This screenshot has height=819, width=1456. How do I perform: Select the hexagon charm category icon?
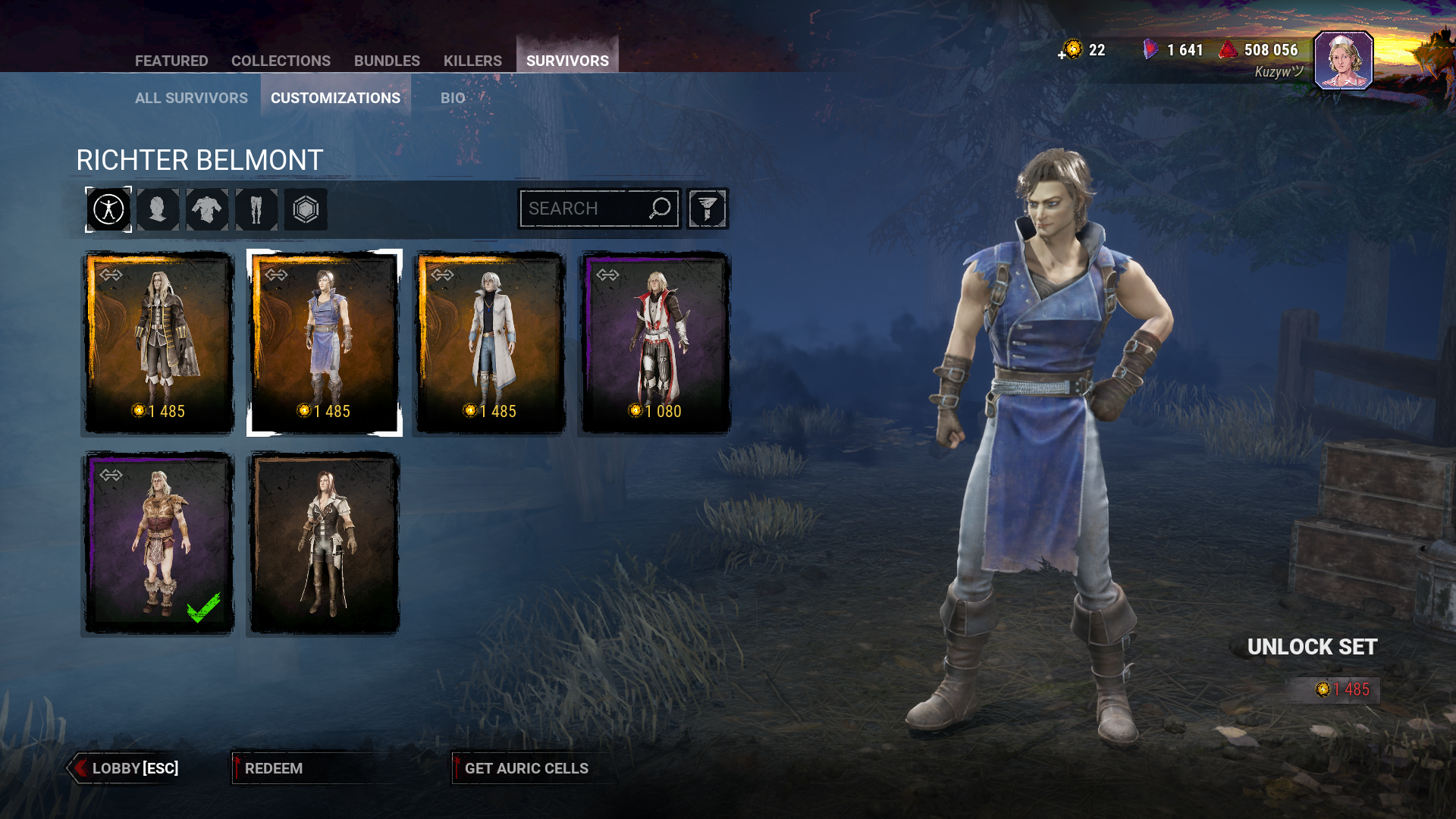[x=306, y=209]
